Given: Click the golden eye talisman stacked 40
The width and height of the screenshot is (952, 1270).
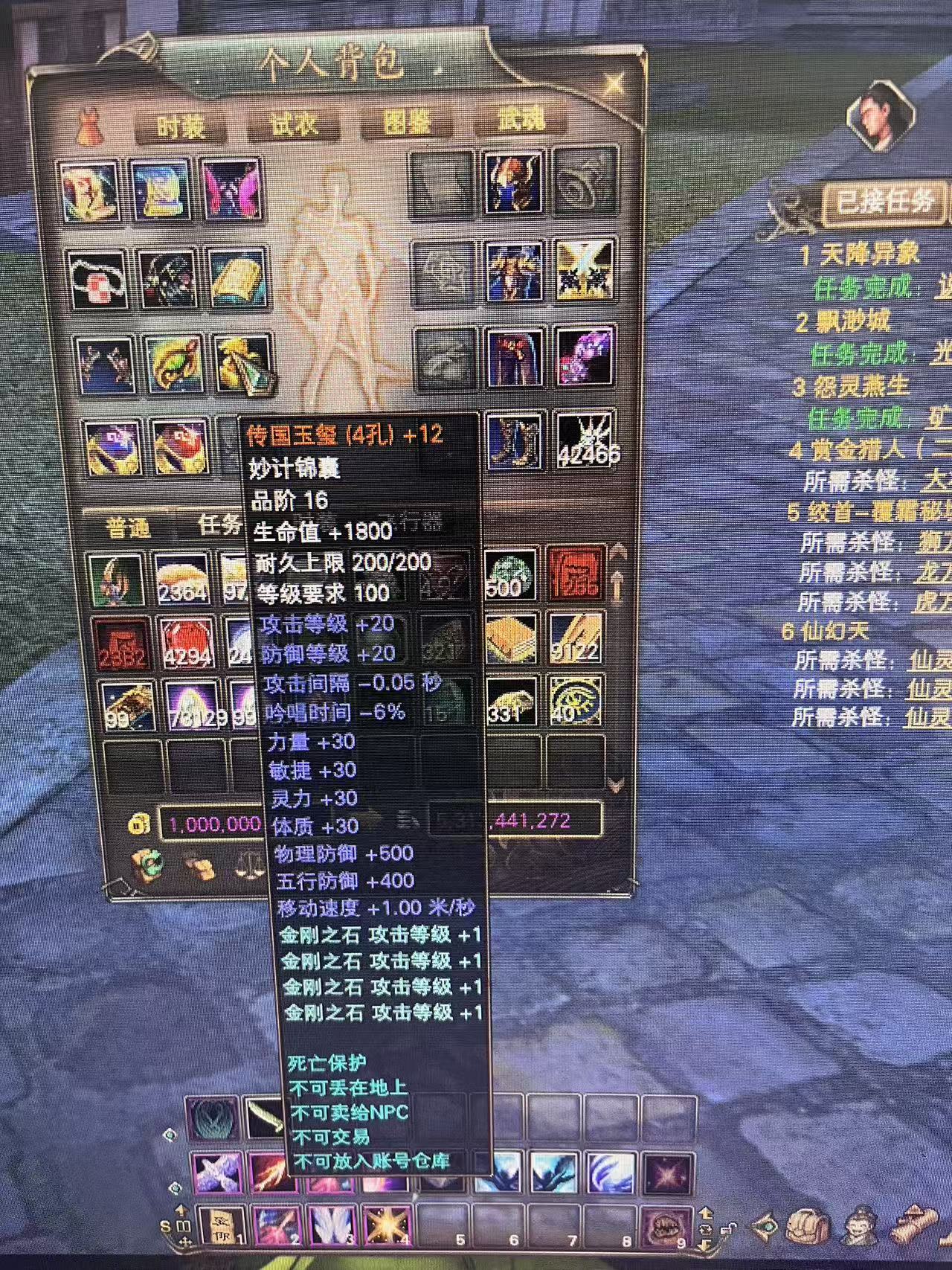Looking at the screenshot, I should click(x=576, y=700).
